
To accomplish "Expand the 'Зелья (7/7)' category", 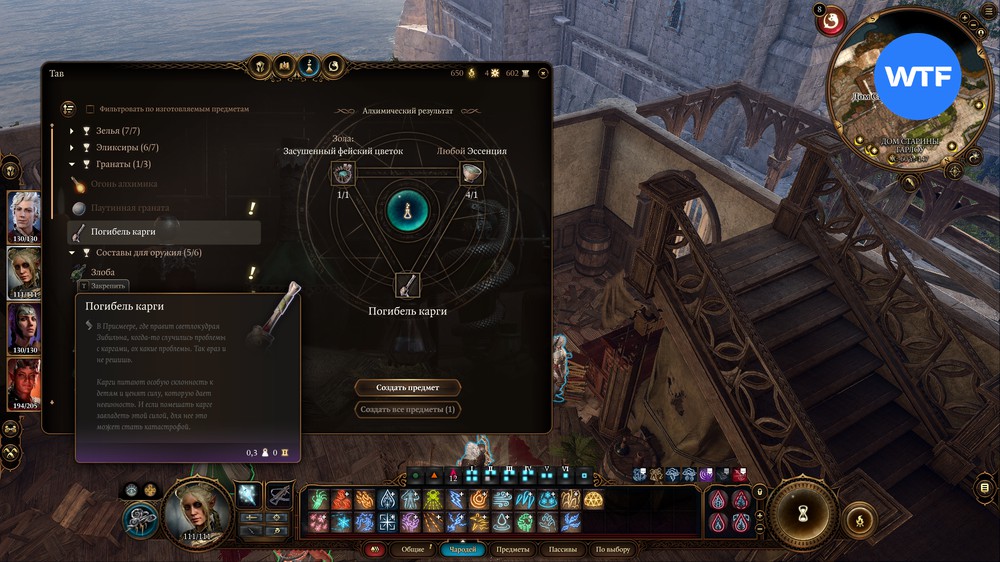I will click(x=72, y=131).
